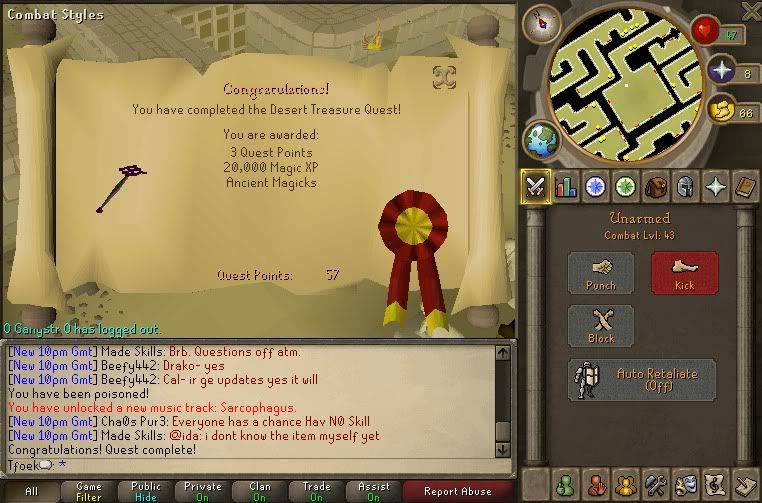Open the Stats tab with bar chart icon
This screenshot has width=762, height=503.
(x=566, y=186)
